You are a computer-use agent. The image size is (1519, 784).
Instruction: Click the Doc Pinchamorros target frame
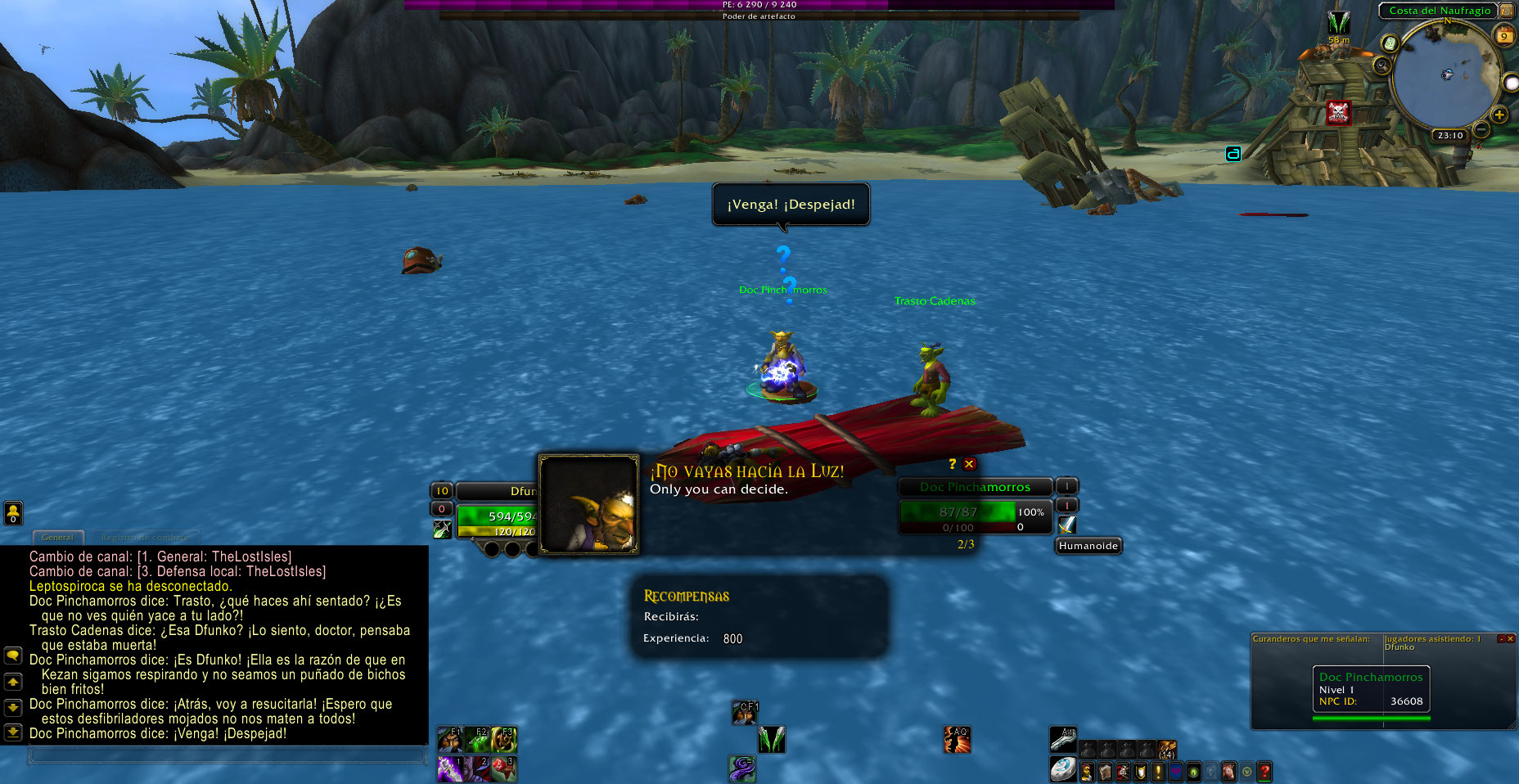[x=974, y=487]
